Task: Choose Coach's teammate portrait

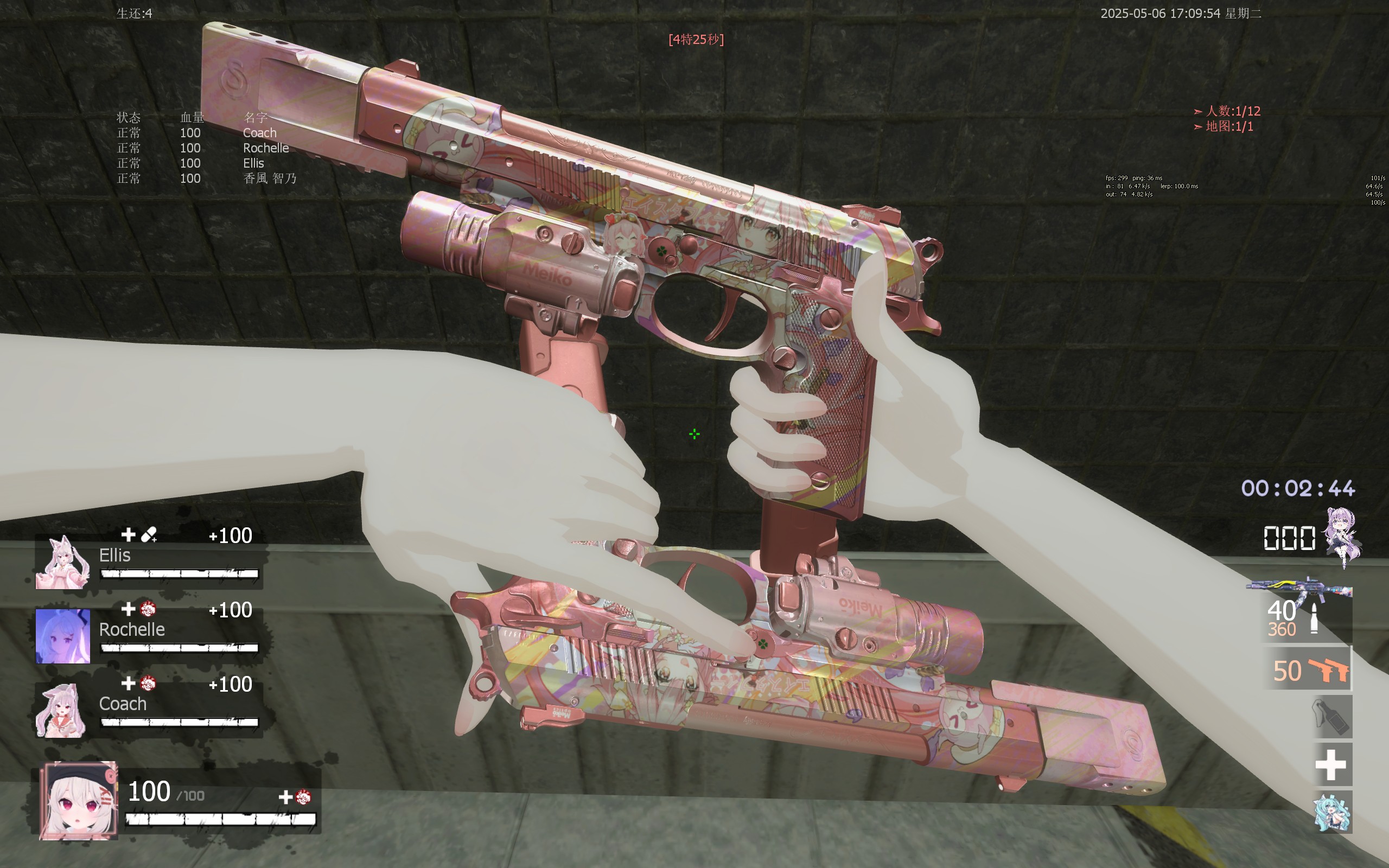Action: [62, 710]
